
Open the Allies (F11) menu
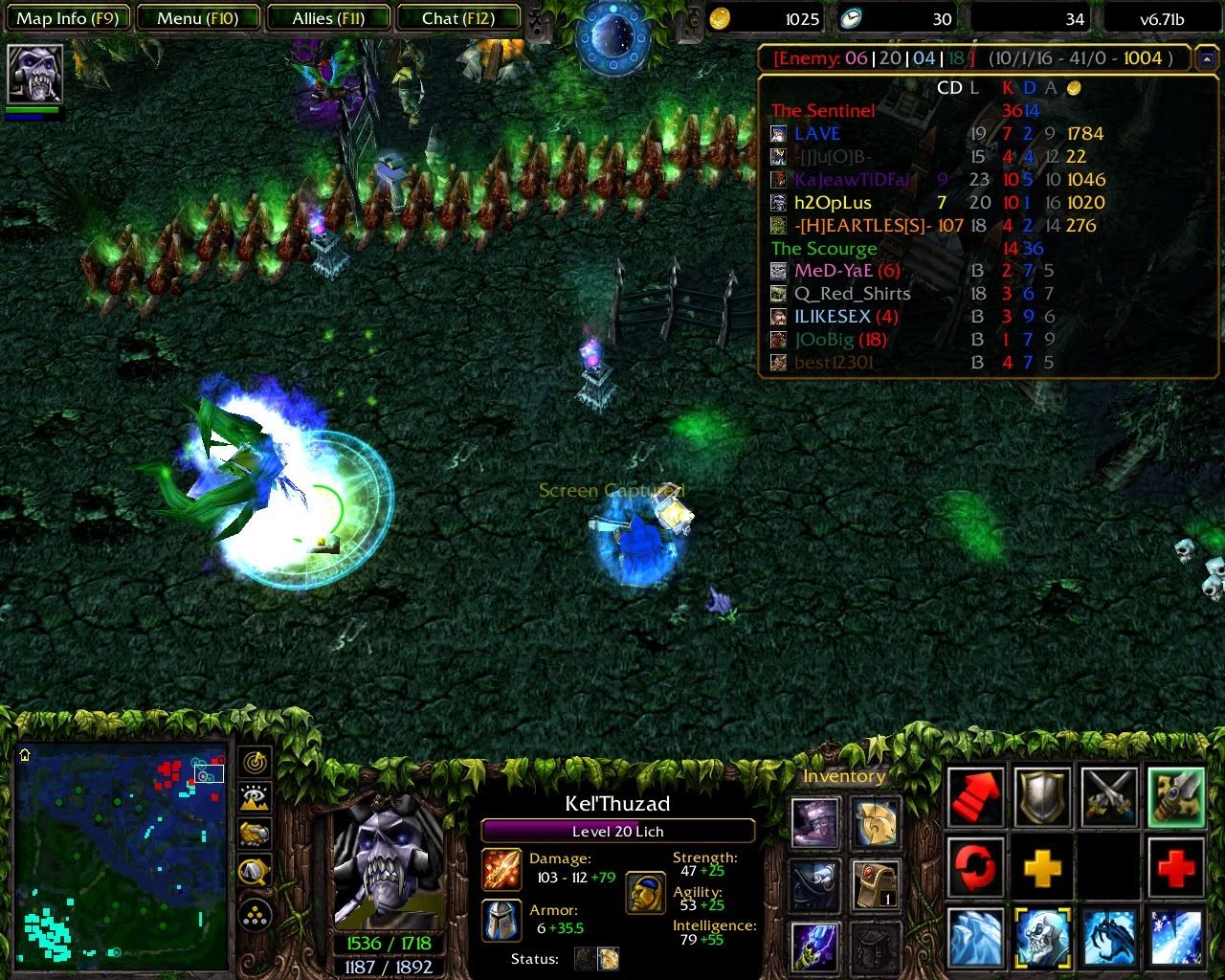point(328,18)
